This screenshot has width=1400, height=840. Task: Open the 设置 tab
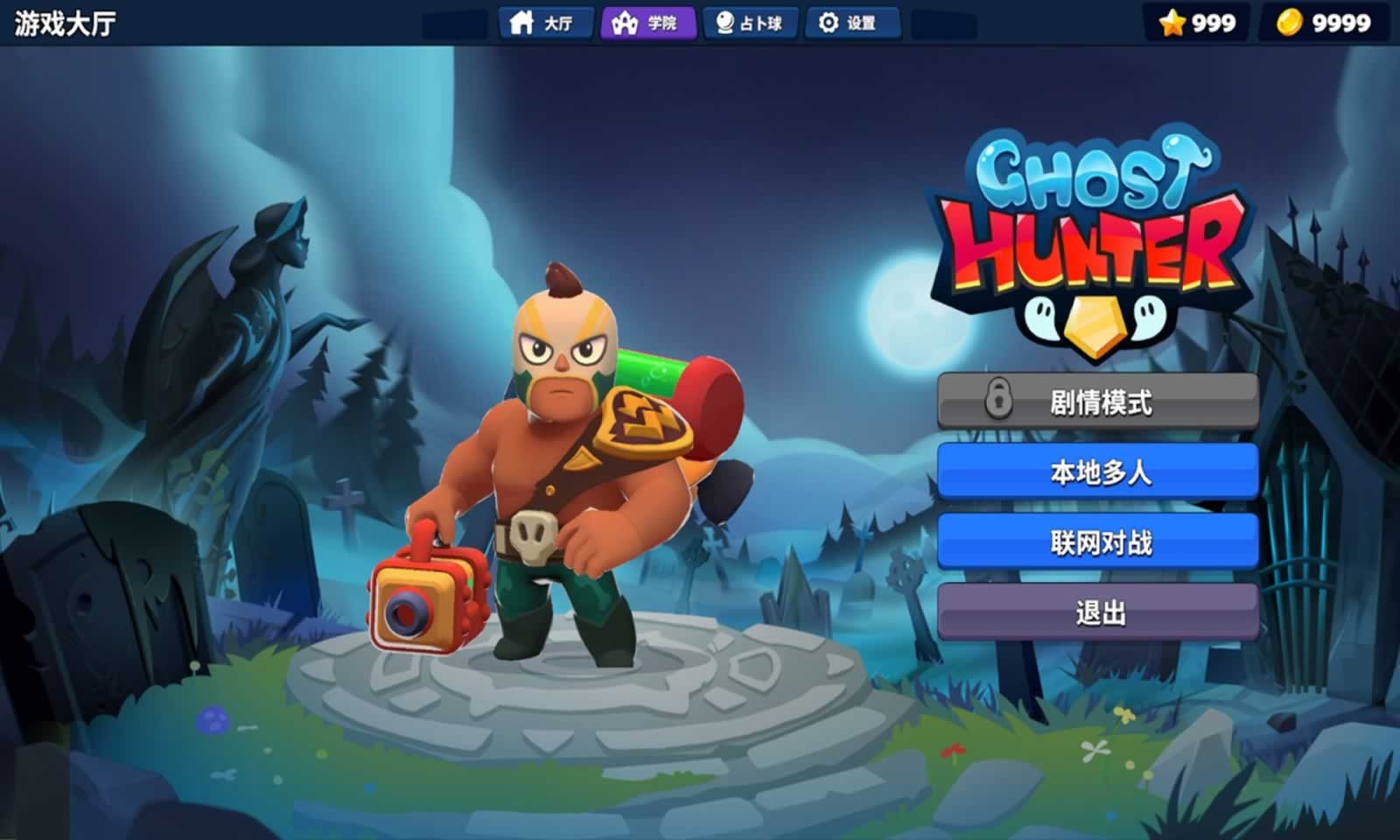coord(853,24)
